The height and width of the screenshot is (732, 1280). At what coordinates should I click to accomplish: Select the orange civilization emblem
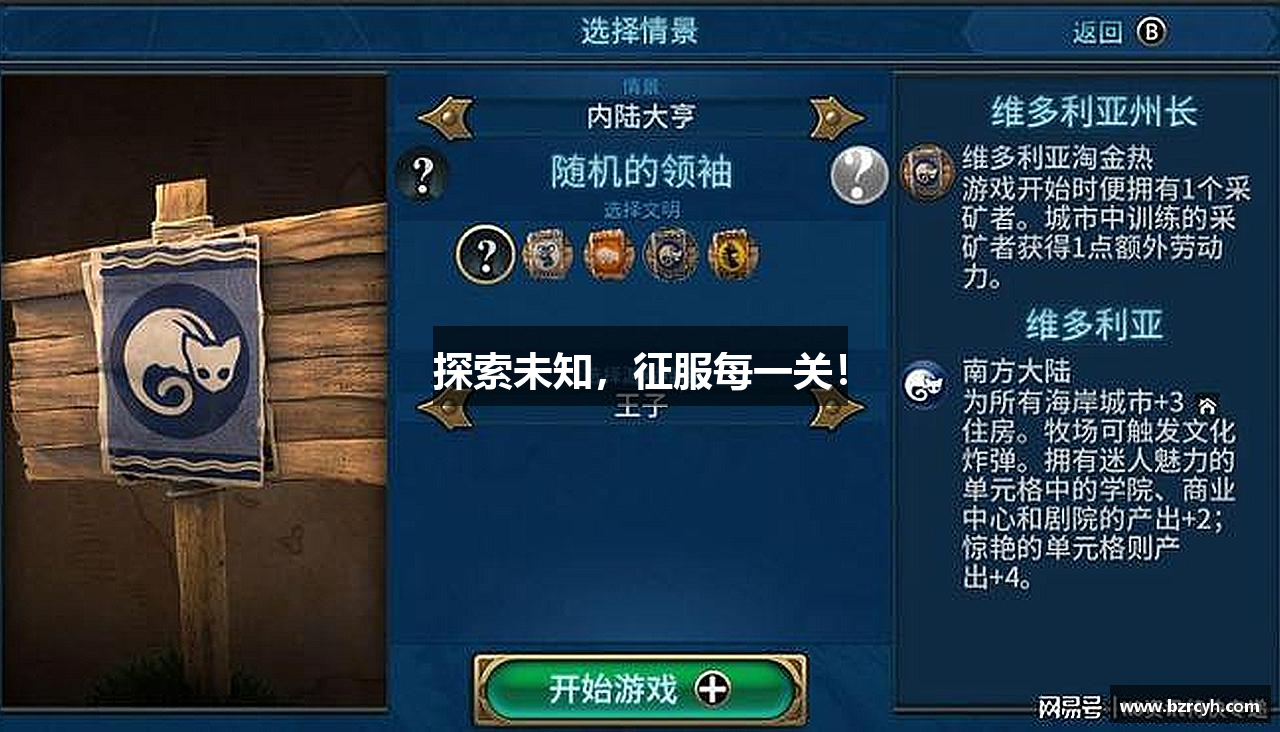tap(608, 255)
